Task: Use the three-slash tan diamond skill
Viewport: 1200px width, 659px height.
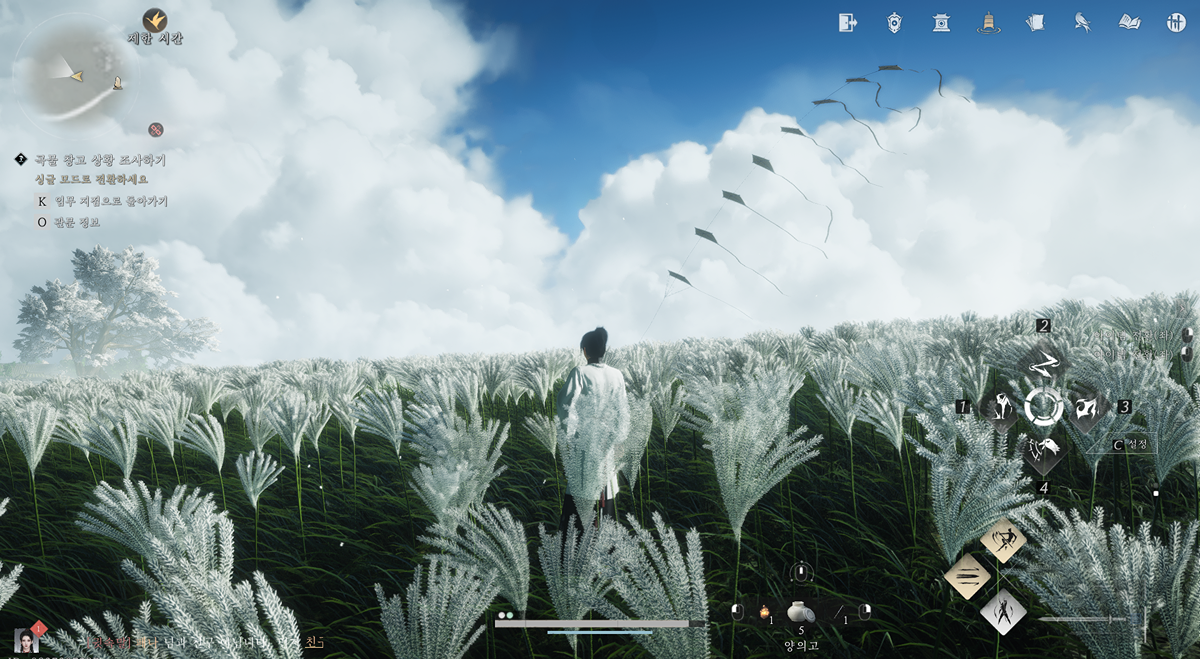Action: coord(967,577)
